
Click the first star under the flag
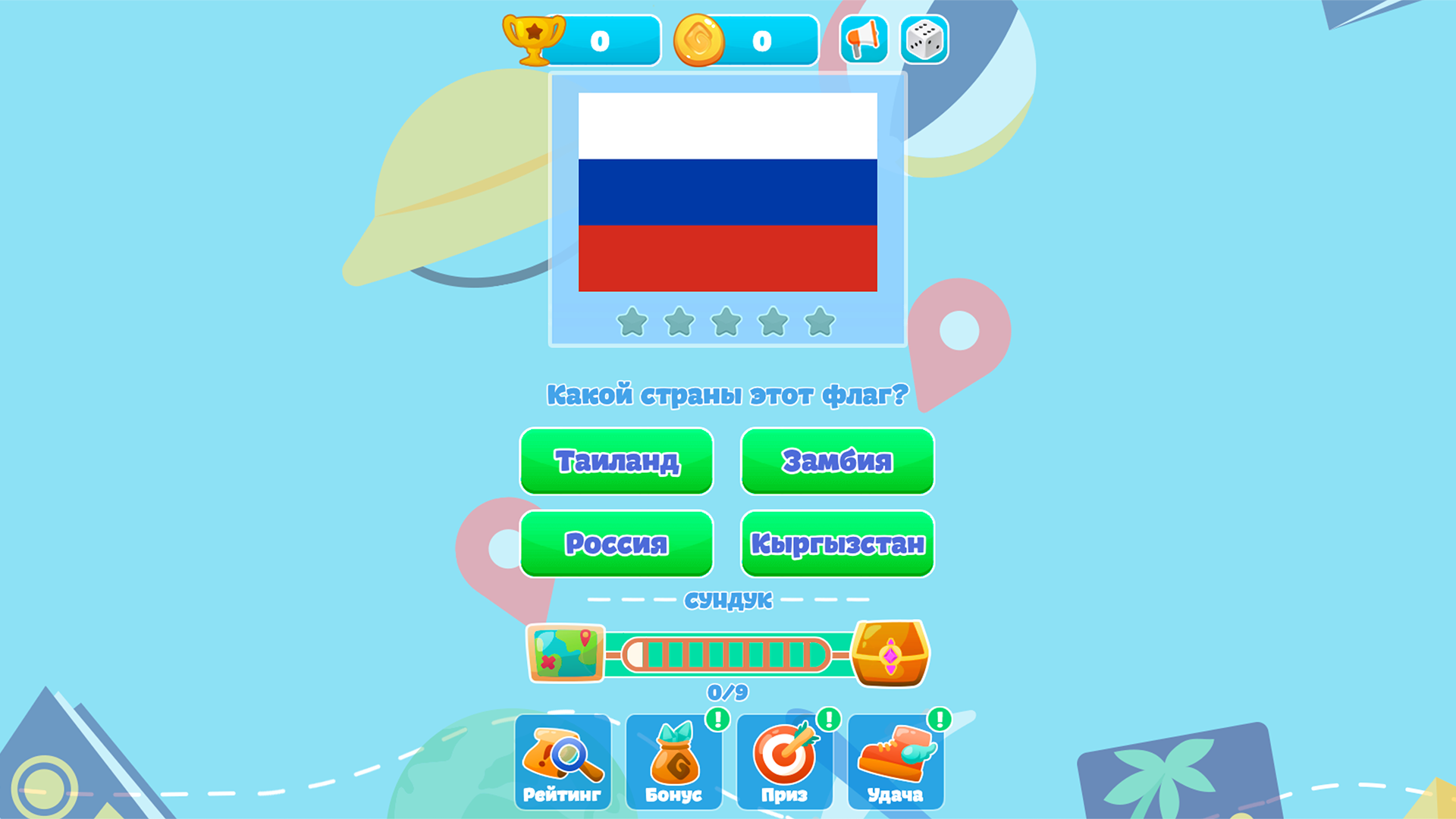click(x=632, y=322)
